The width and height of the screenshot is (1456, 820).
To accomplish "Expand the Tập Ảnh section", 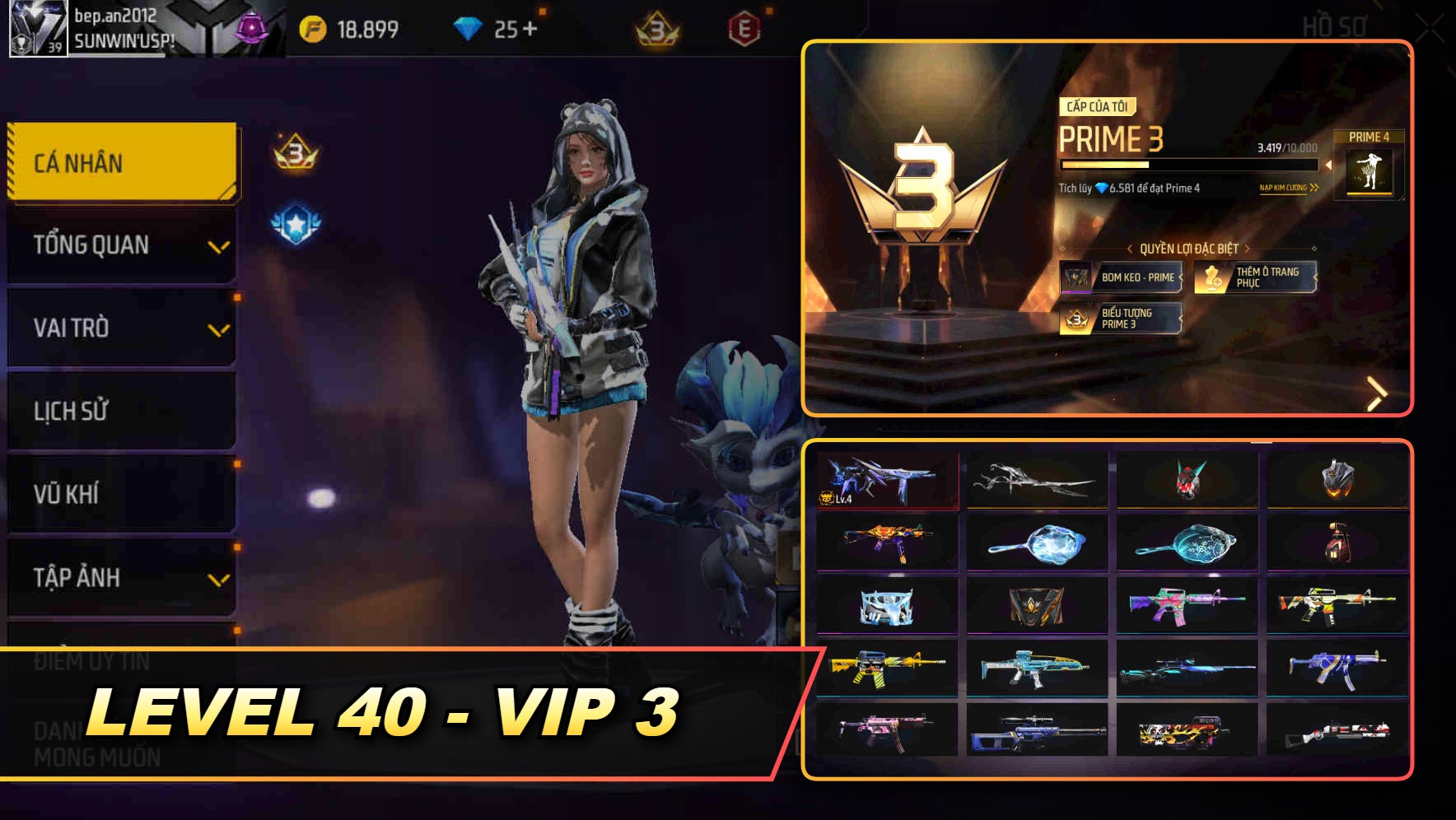I will (120, 577).
